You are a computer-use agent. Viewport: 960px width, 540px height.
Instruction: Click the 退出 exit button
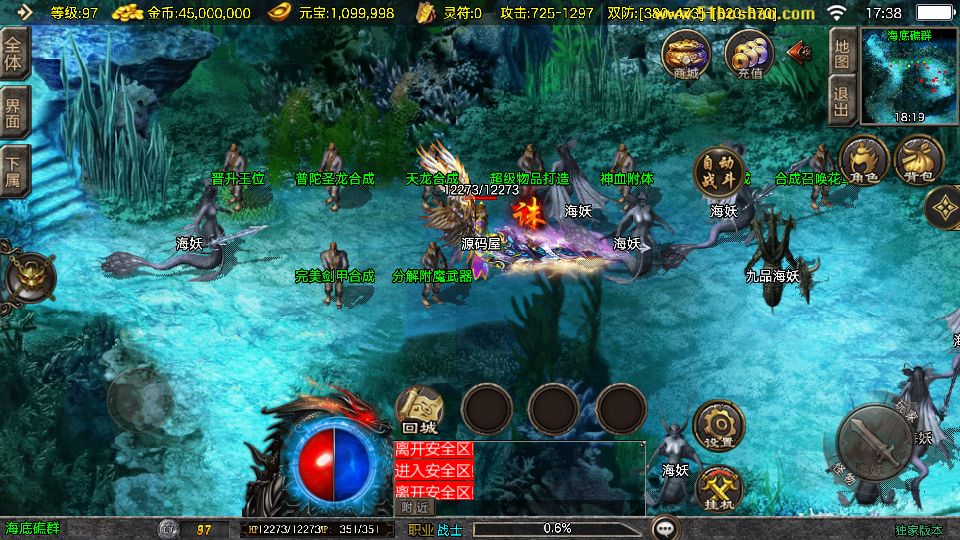pos(842,102)
